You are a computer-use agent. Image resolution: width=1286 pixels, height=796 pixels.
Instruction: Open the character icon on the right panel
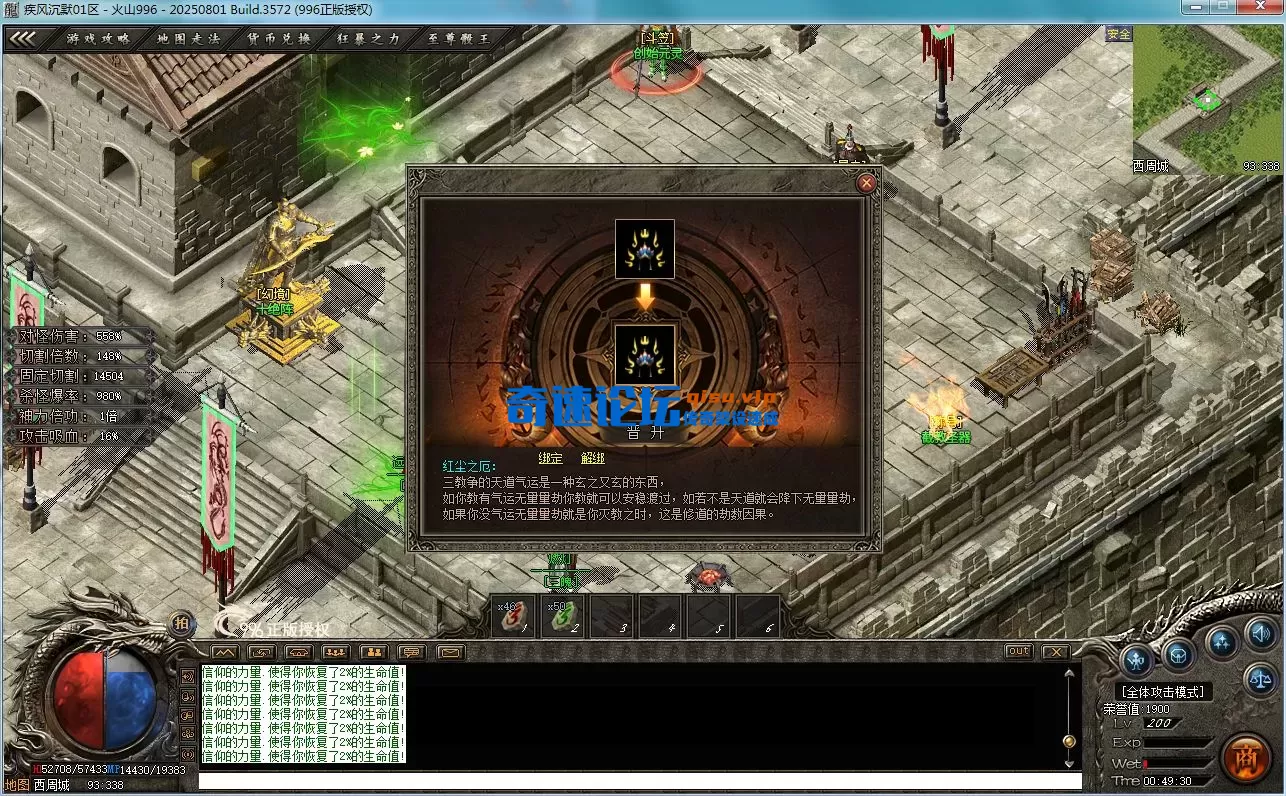click(1138, 658)
